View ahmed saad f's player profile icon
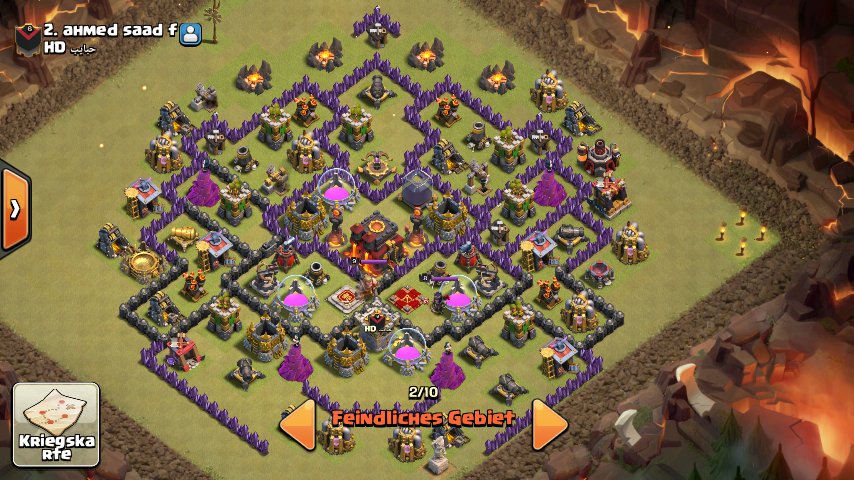 coord(190,32)
